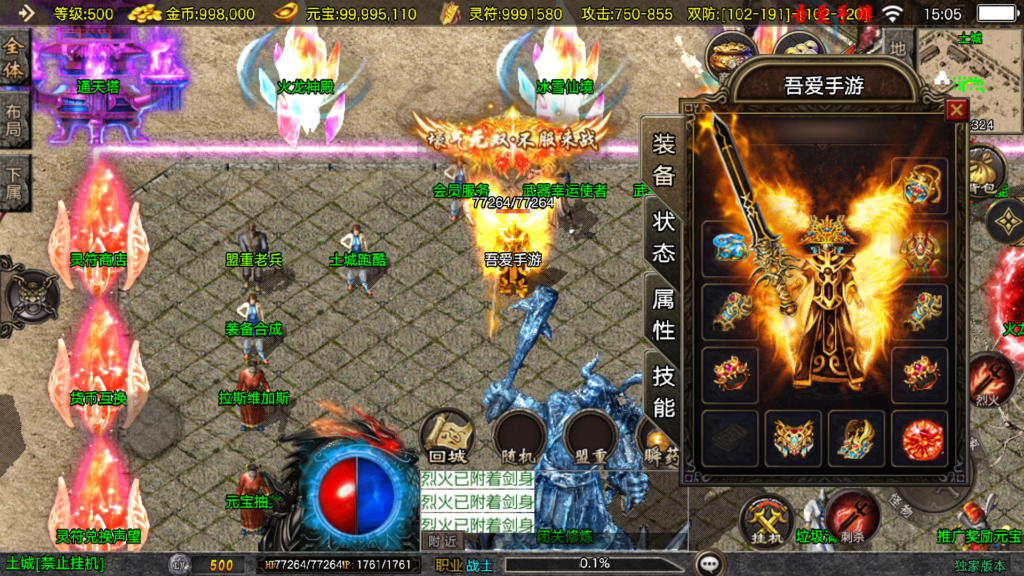Select the 全体 tab on left edge
The width and height of the screenshot is (1024, 576).
tap(14, 59)
